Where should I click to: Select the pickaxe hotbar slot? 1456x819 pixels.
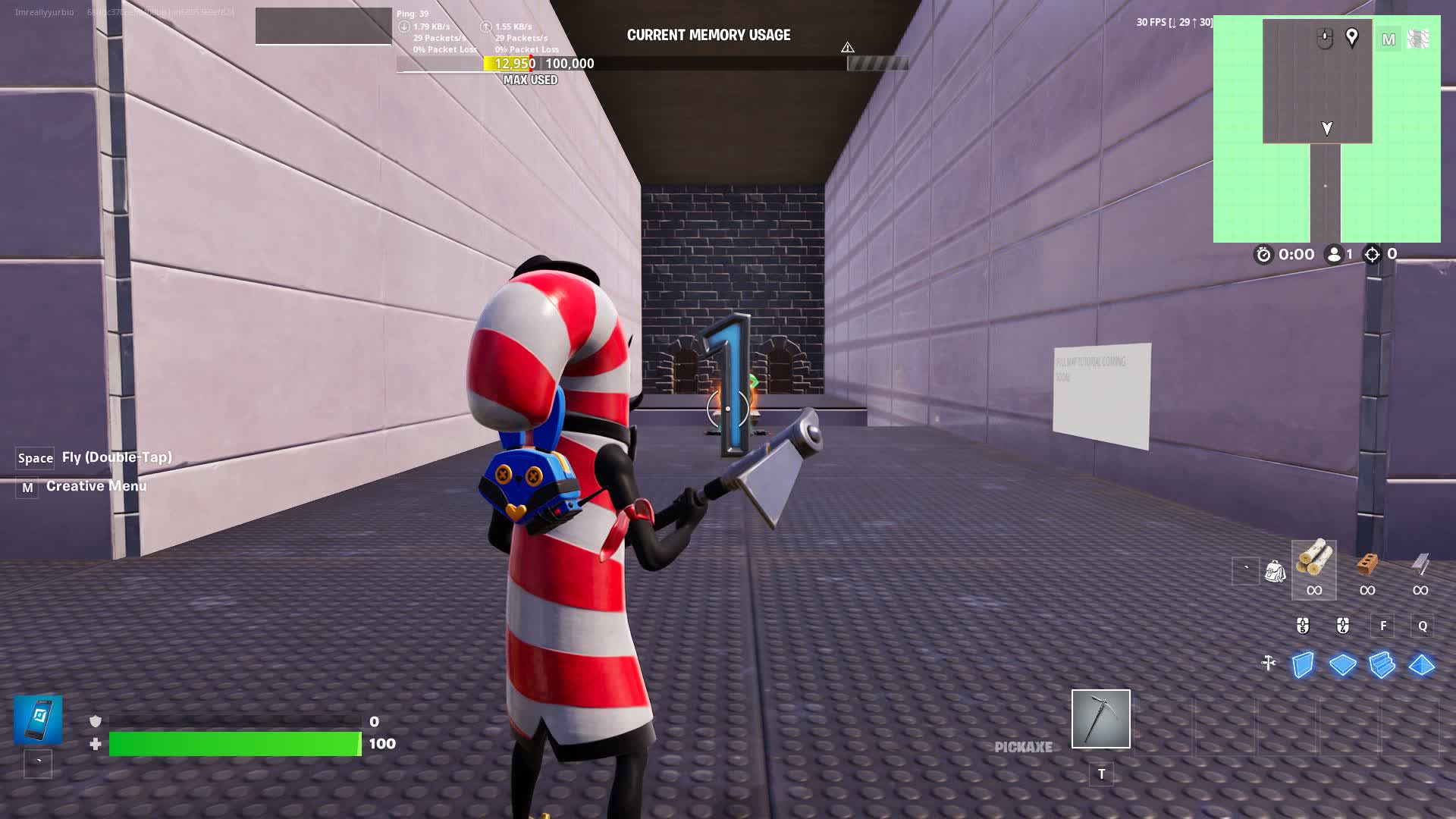1100,718
